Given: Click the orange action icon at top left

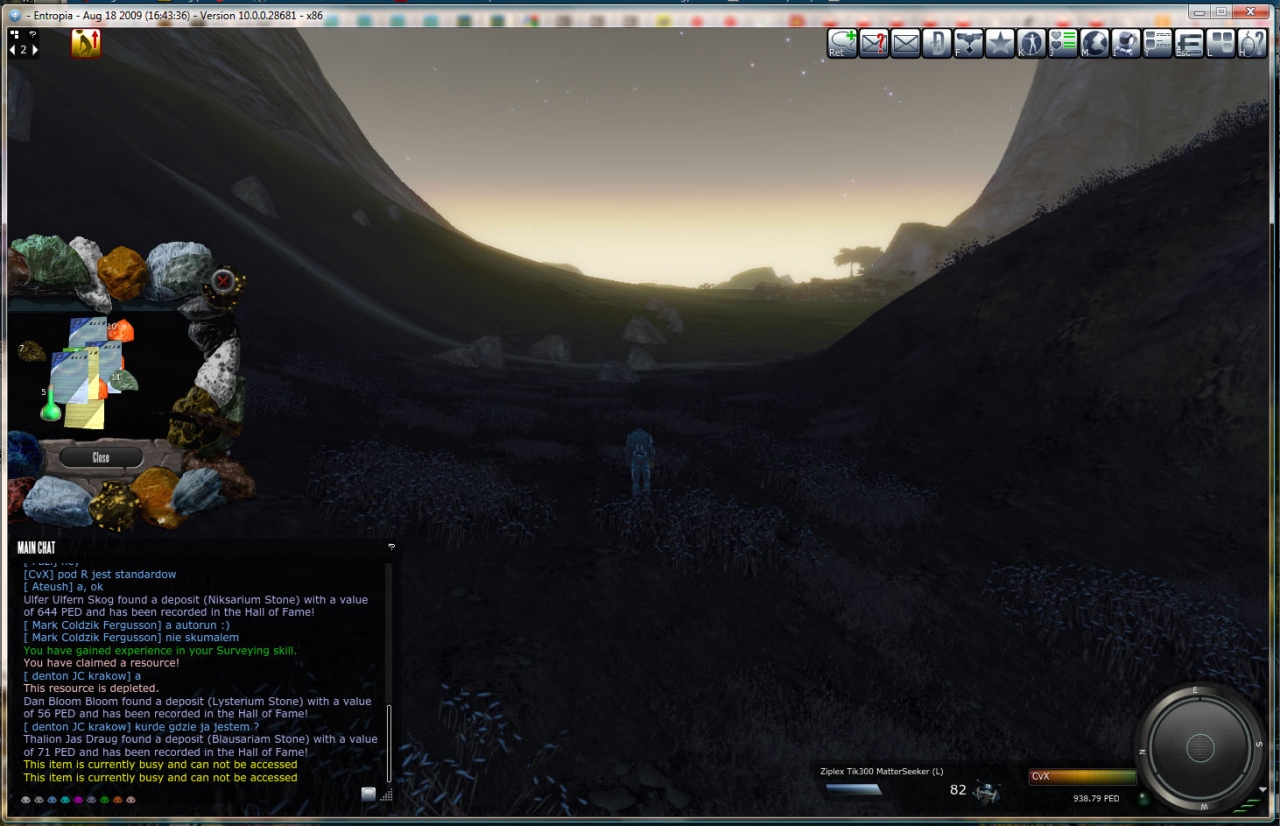Looking at the screenshot, I should point(86,43).
